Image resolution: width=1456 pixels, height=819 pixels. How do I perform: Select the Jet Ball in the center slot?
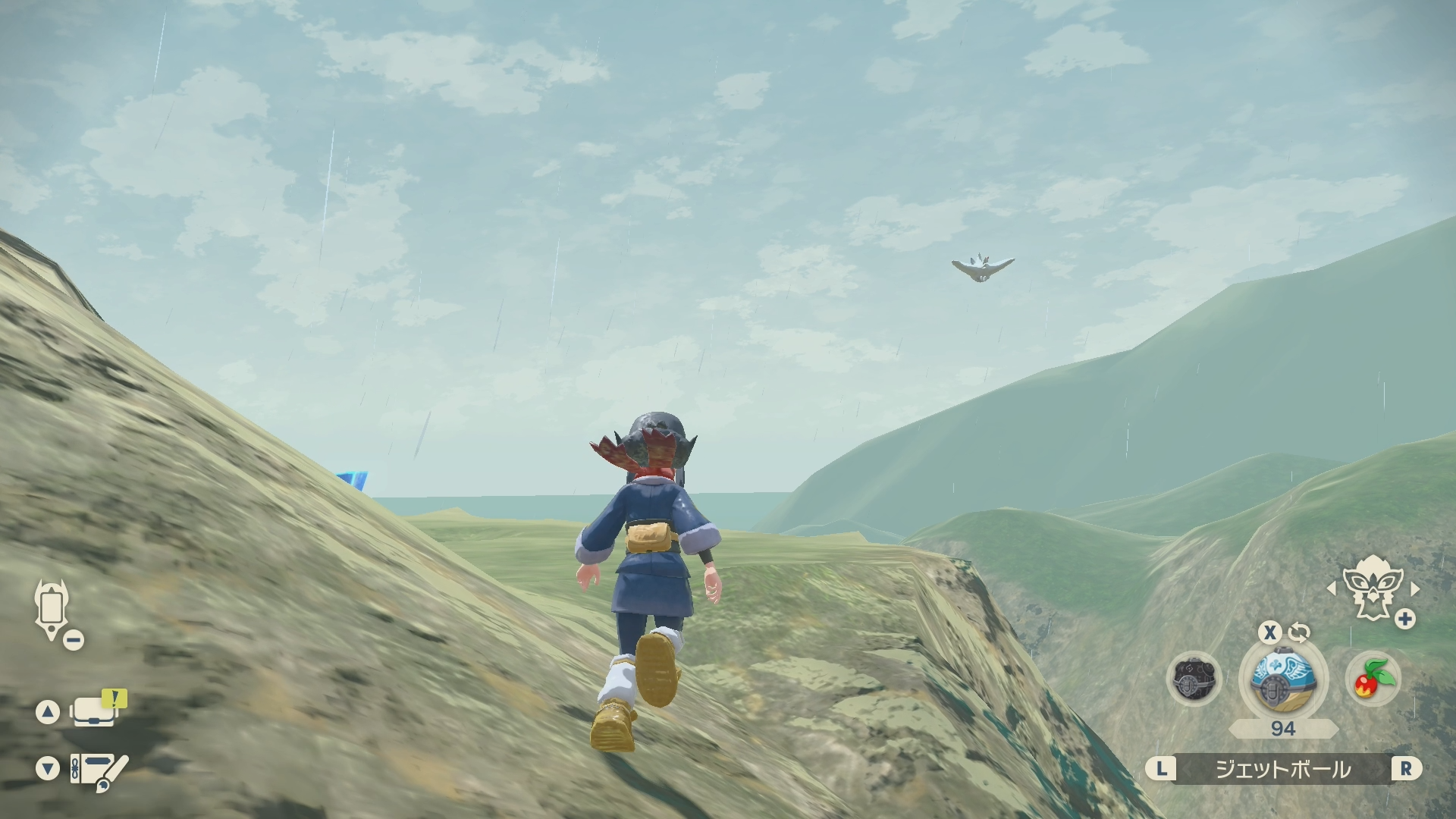[1283, 677]
